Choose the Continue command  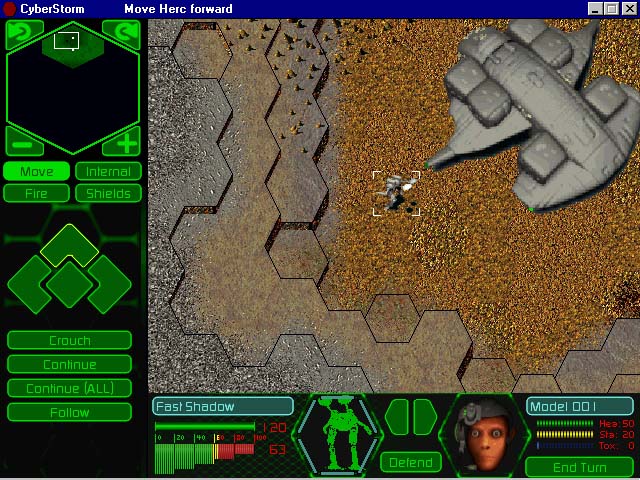tap(69, 364)
